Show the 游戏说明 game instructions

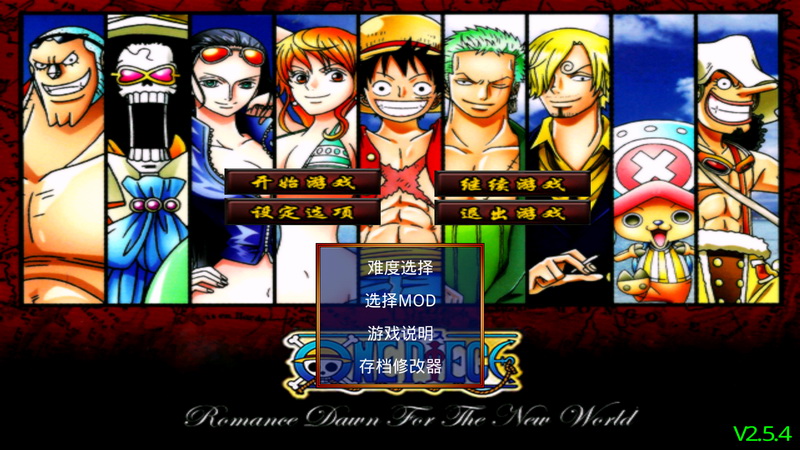tap(400, 333)
